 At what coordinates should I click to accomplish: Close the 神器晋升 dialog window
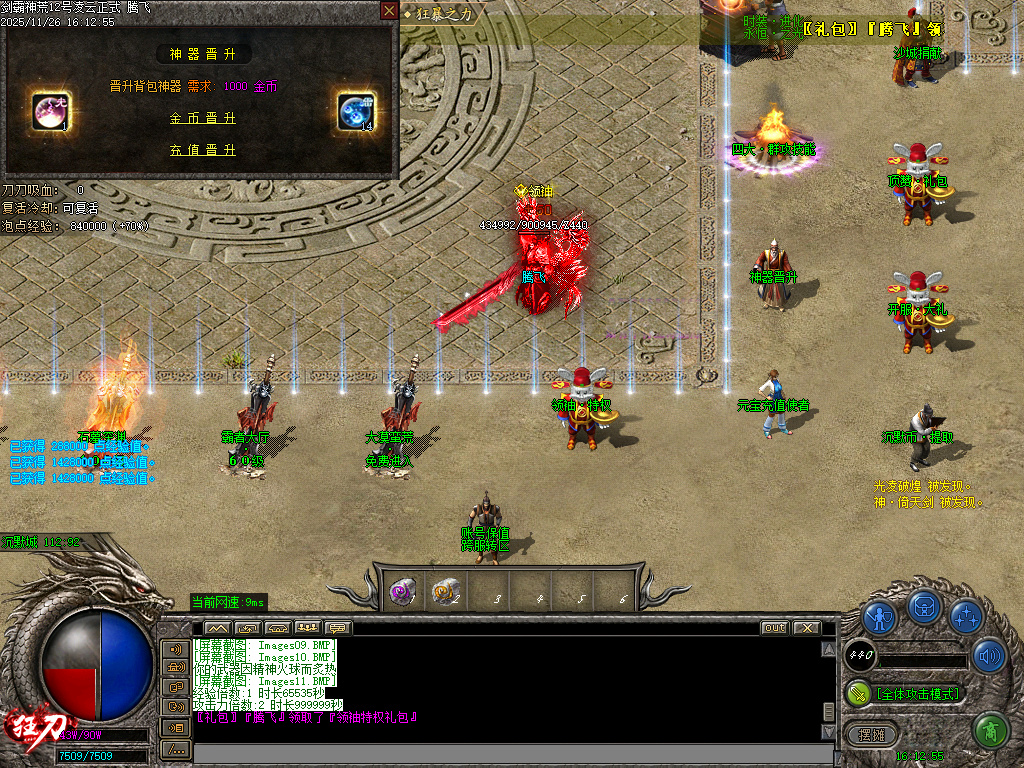coord(389,11)
